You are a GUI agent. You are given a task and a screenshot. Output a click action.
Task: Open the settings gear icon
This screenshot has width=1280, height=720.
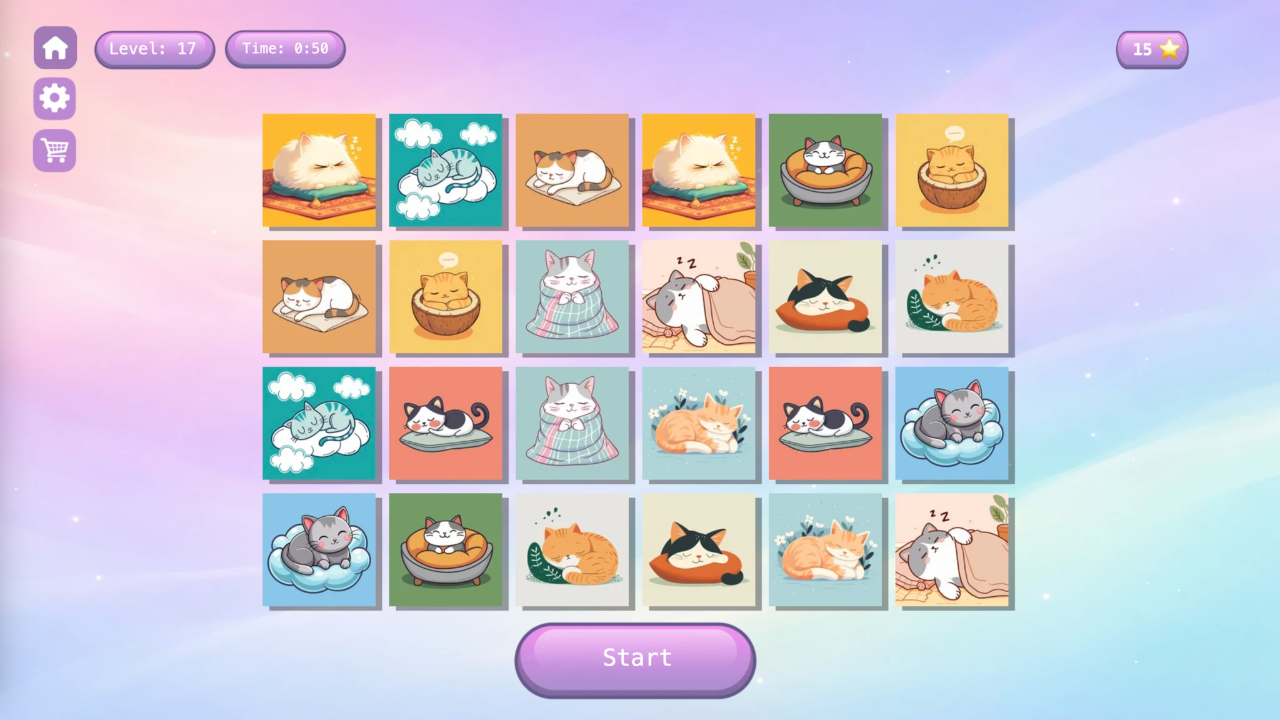click(x=55, y=98)
